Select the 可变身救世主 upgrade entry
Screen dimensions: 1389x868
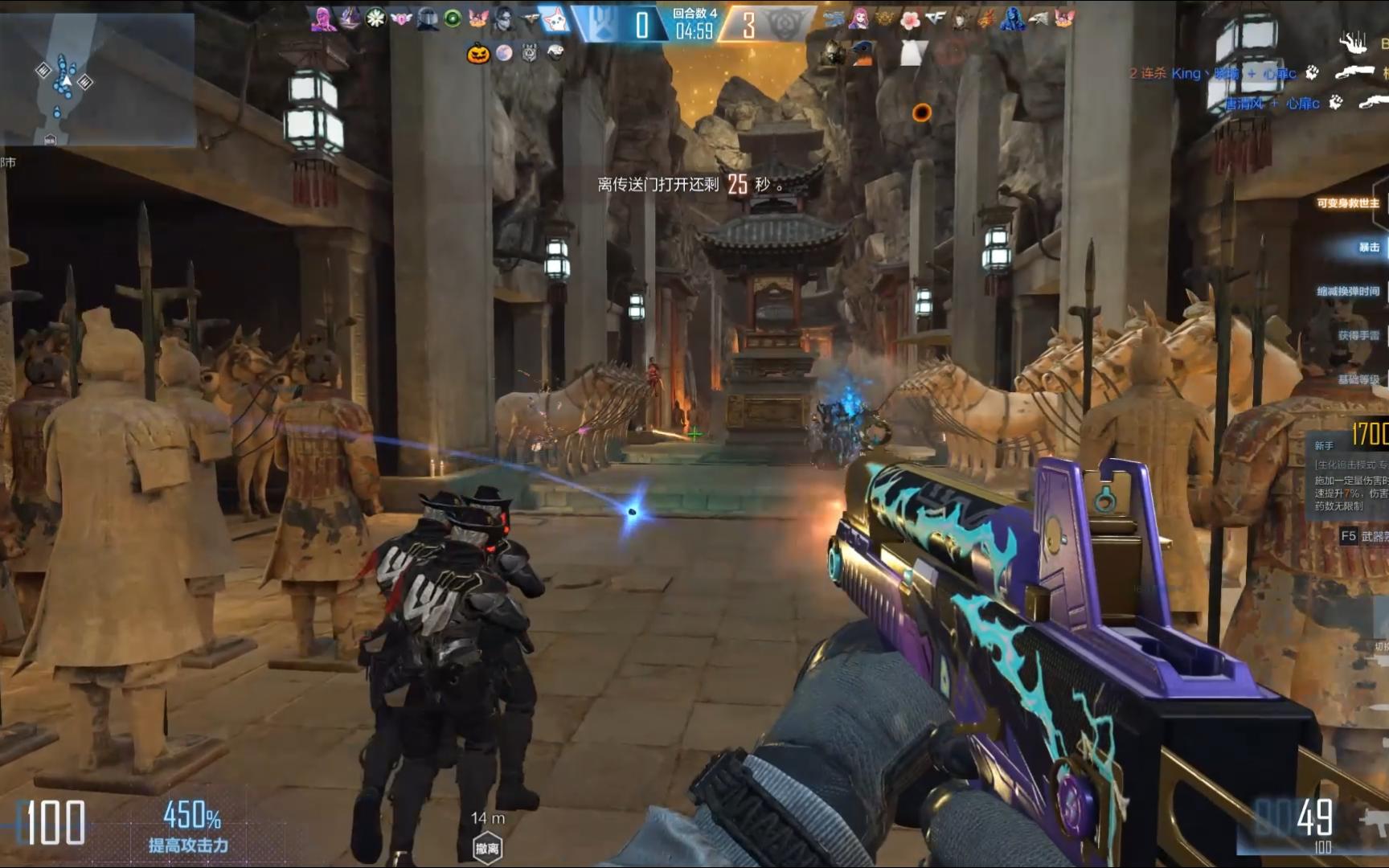(x=1348, y=203)
